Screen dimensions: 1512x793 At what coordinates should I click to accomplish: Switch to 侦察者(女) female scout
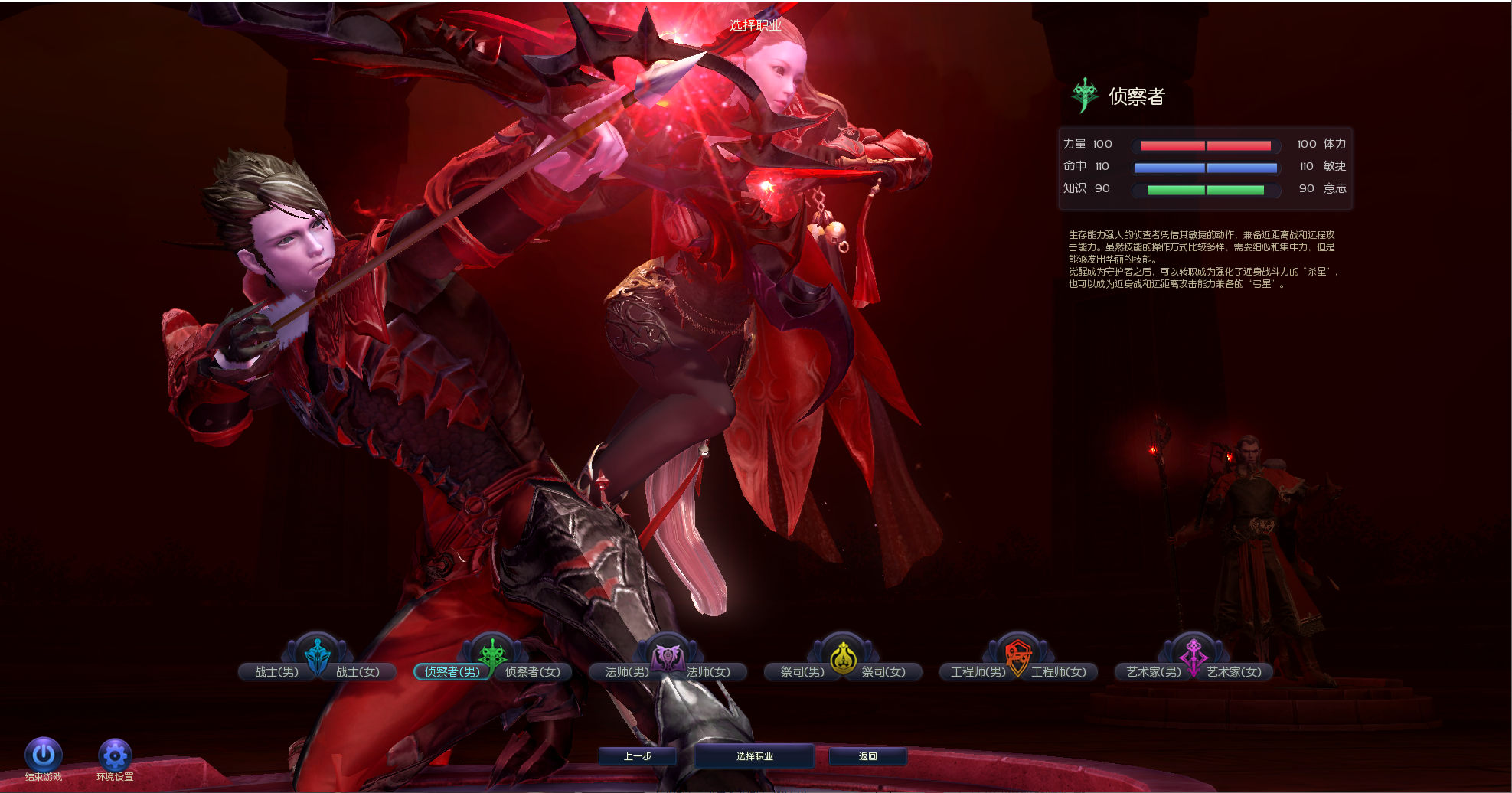click(533, 672)
